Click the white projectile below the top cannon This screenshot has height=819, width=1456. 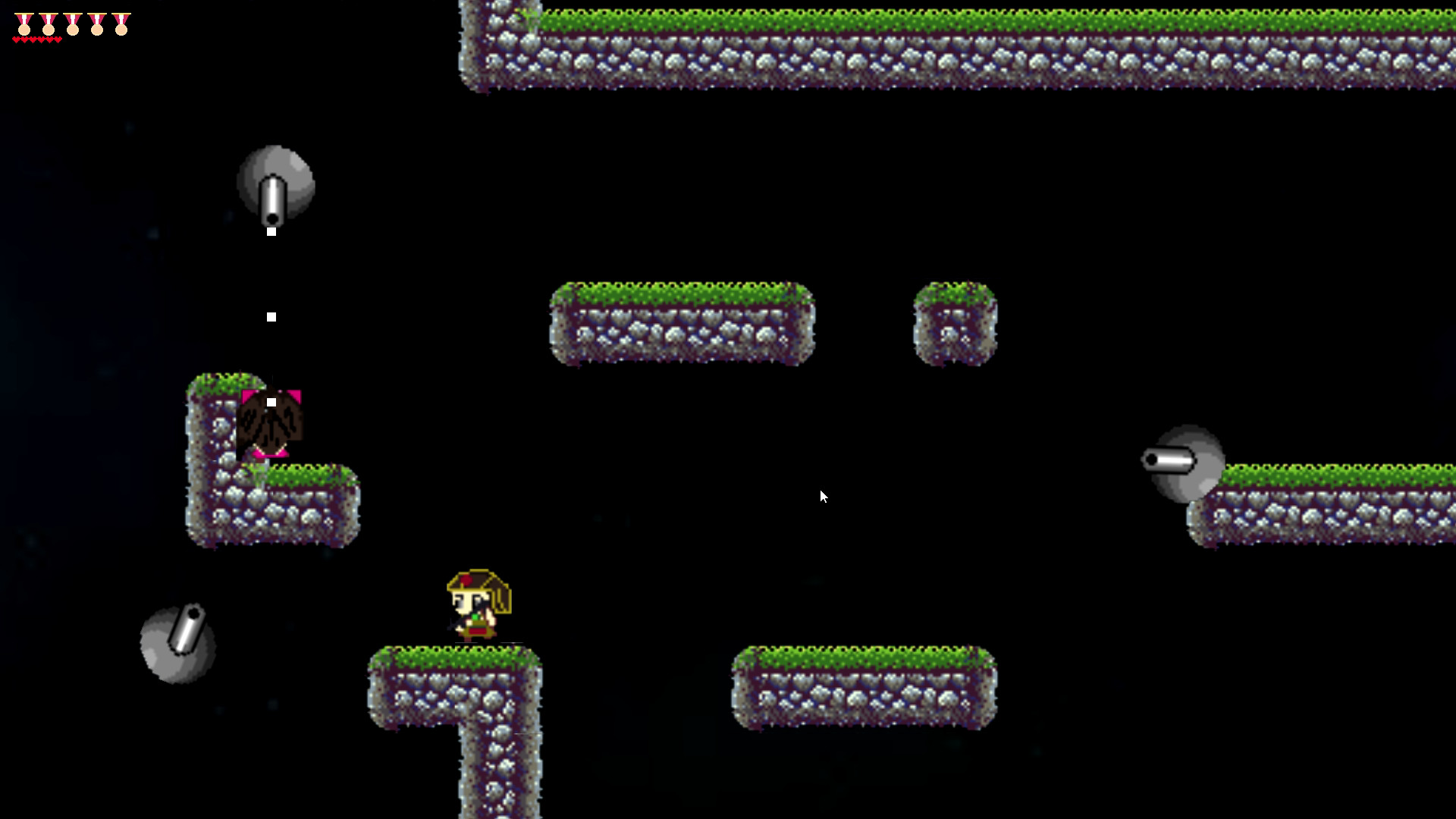[271, 316]
